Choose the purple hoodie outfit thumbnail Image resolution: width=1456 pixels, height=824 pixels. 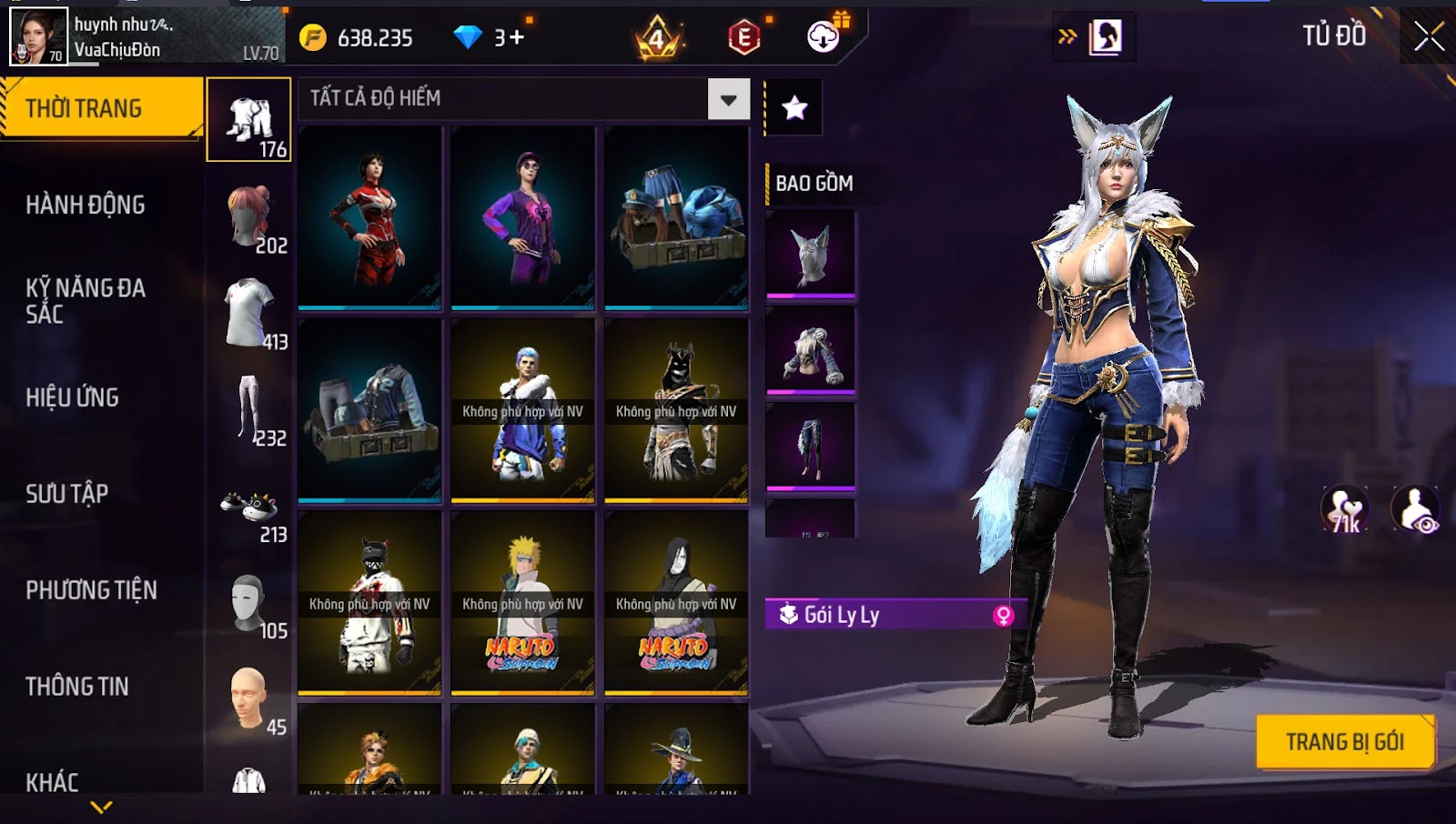[522, 218]
